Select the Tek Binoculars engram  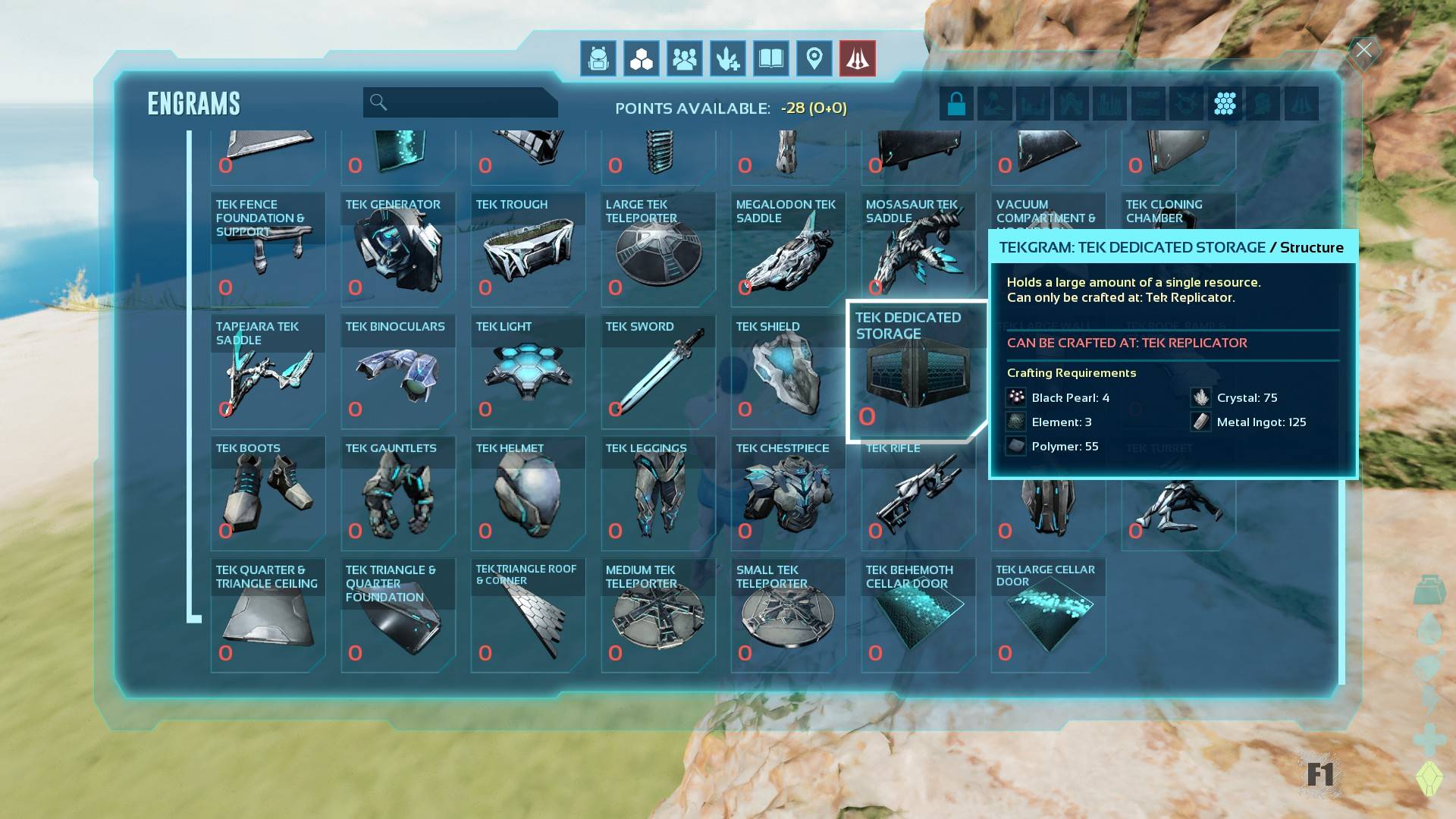click(398, 371)
